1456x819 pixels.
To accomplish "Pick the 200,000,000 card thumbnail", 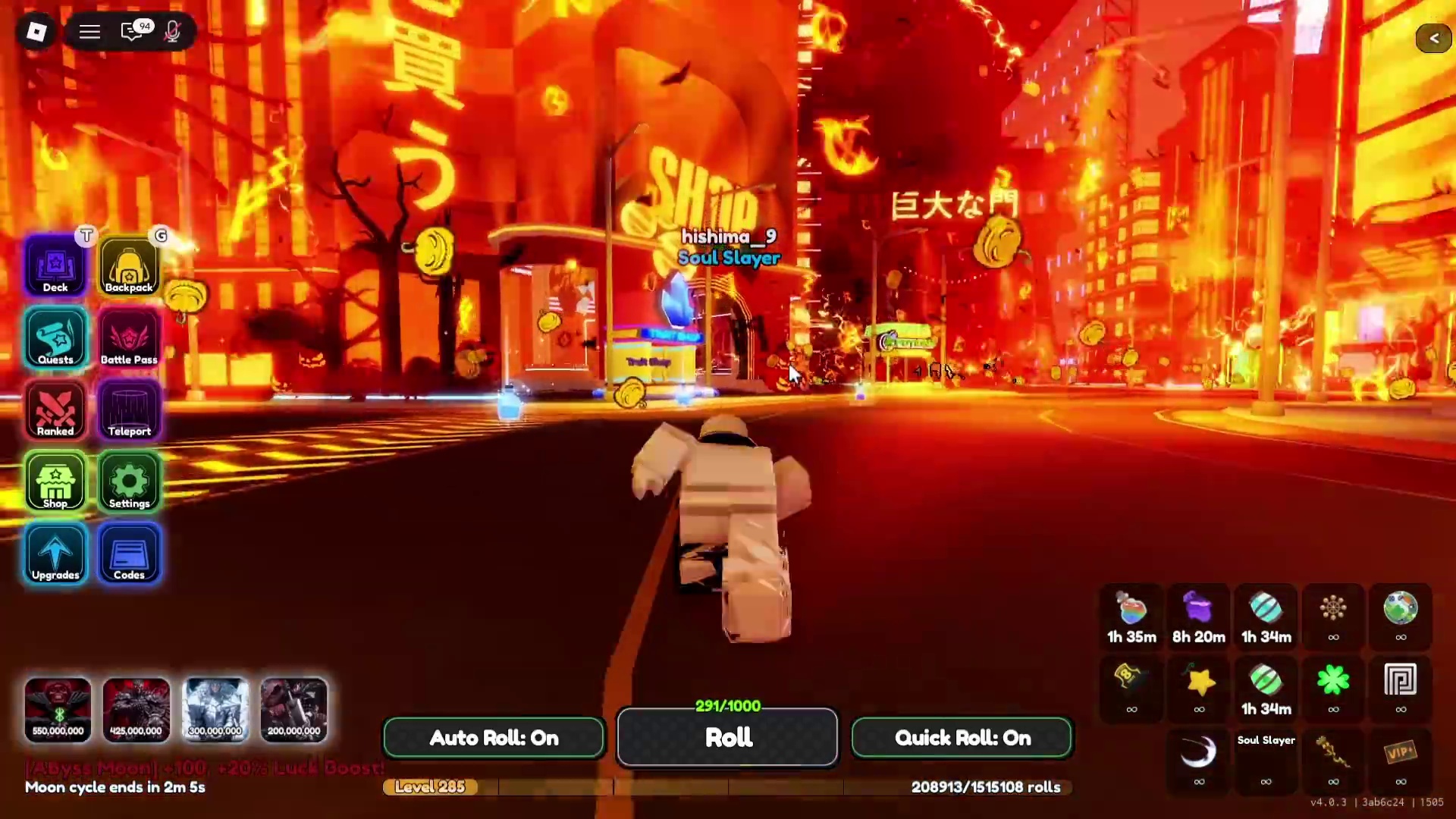I will (294, 711).
